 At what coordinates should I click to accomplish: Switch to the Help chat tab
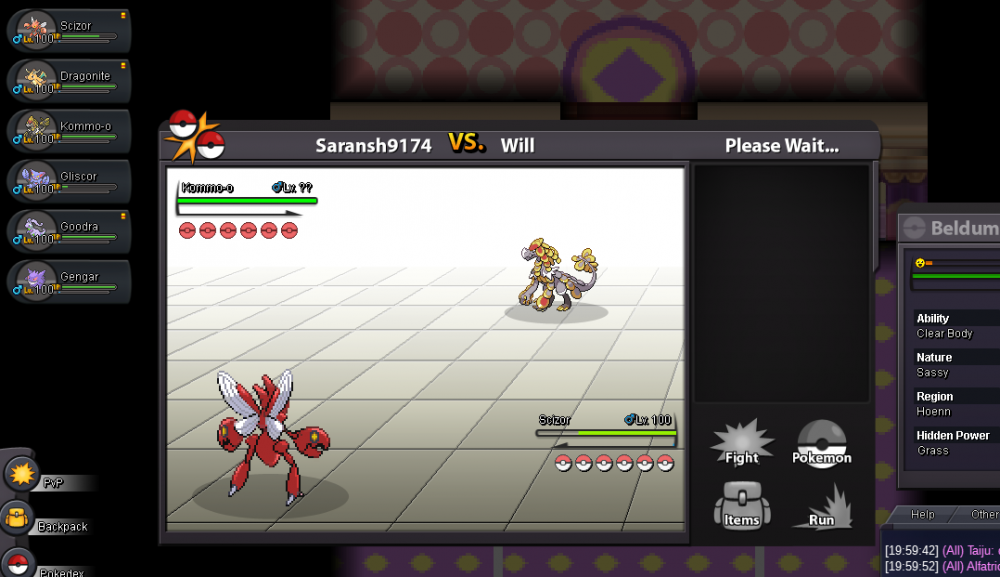pos(922,514)
